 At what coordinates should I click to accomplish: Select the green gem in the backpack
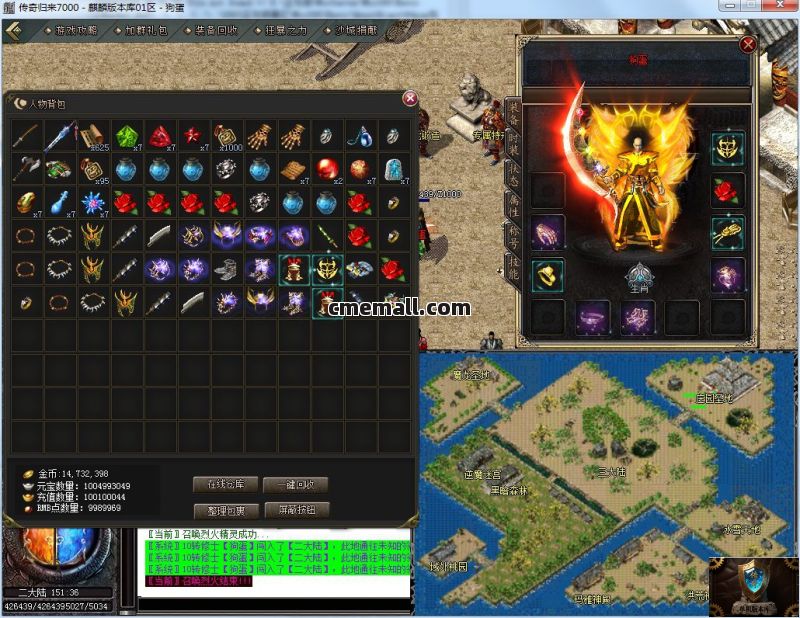click(x=125, y=136)
